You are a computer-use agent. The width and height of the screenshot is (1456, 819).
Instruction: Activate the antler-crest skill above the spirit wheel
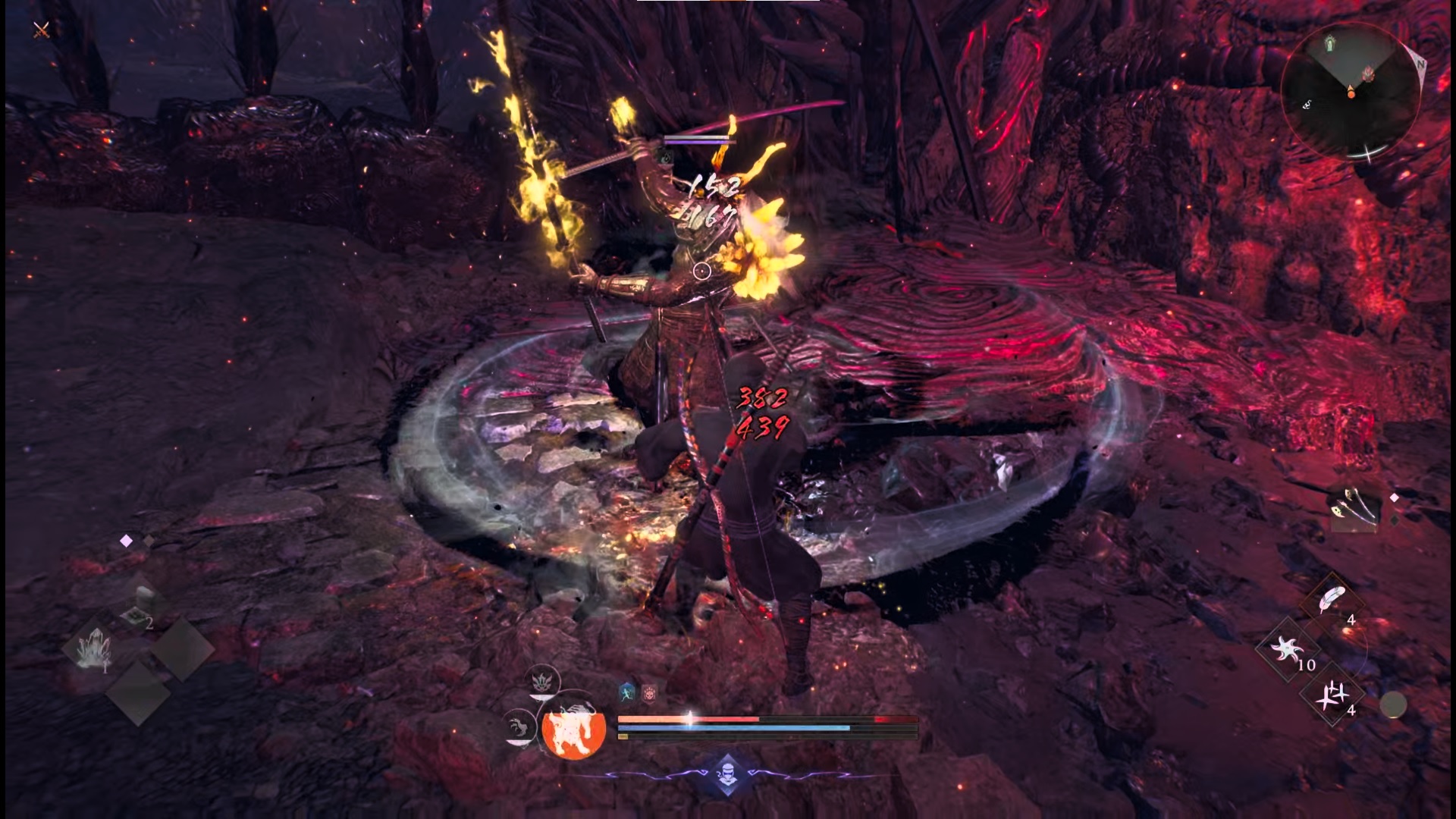click(x=543, y=679)
